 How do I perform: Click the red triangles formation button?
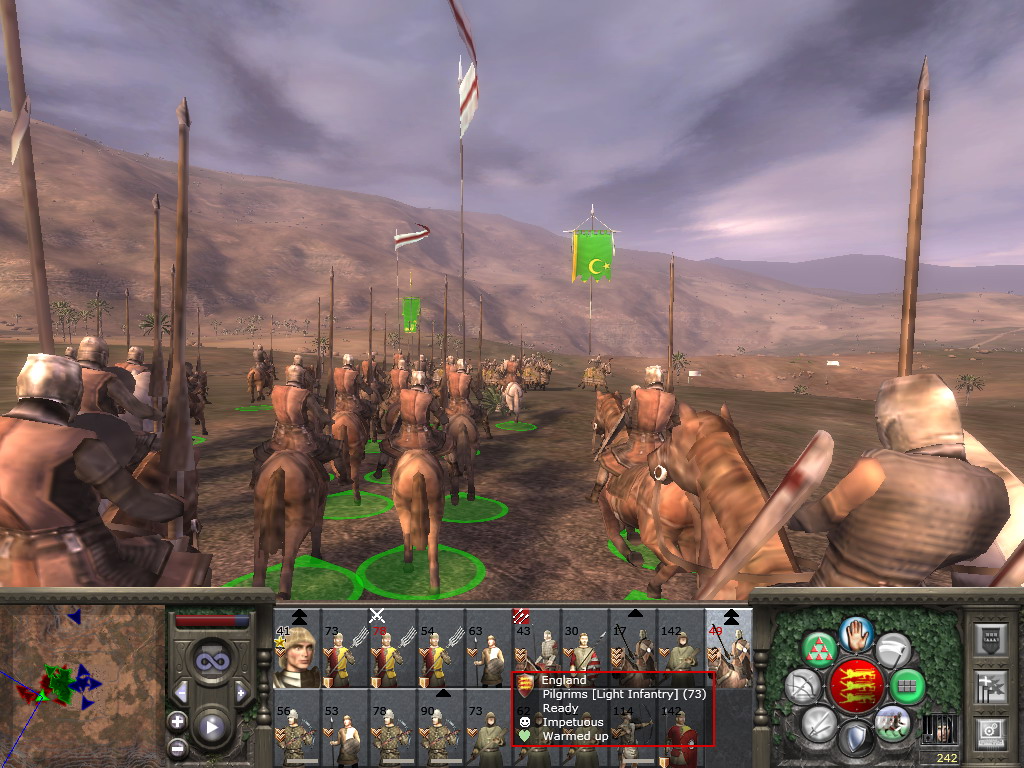(x=820, y=650)
